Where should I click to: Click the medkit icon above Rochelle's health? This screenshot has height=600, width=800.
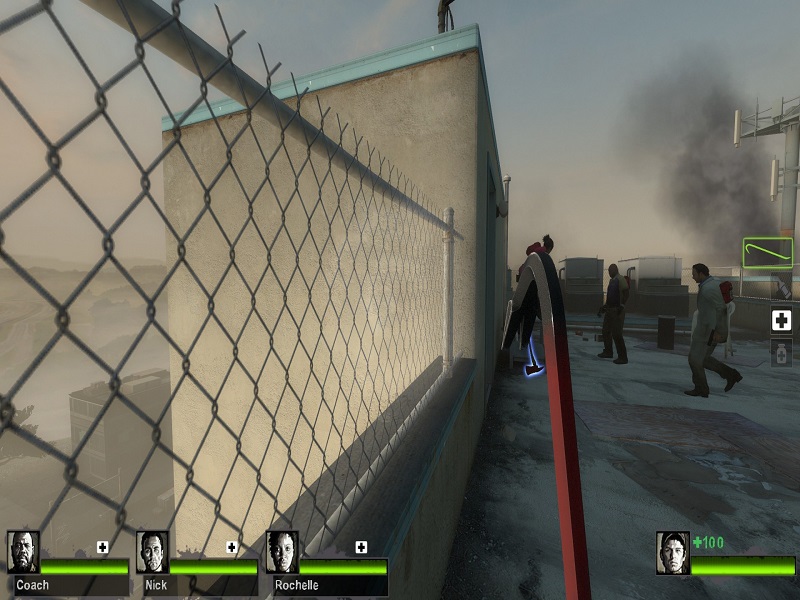[x=361, y=547]
